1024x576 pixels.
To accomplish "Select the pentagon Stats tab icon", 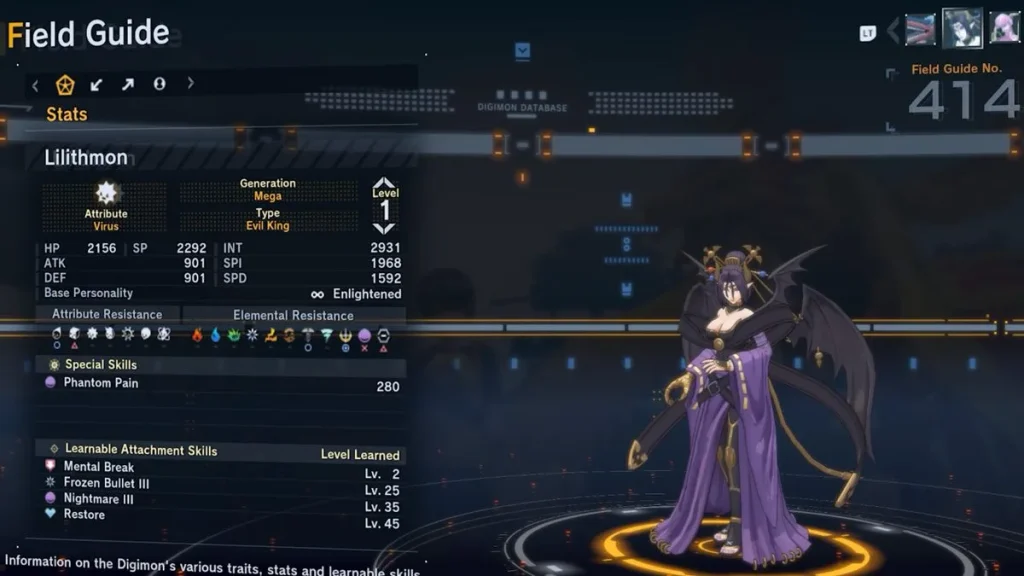I will coord(66,85).
